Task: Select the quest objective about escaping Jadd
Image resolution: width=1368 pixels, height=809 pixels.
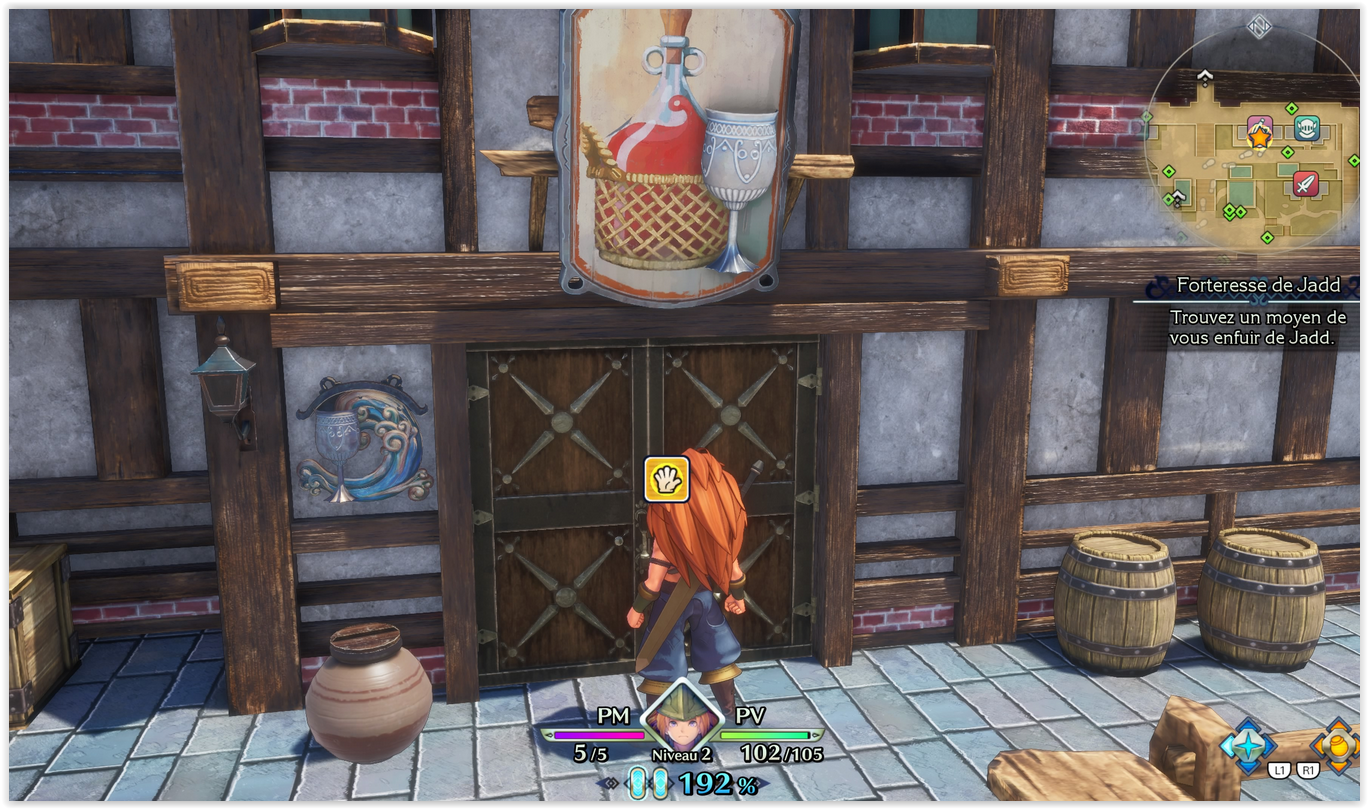Action: point(1258,328)
